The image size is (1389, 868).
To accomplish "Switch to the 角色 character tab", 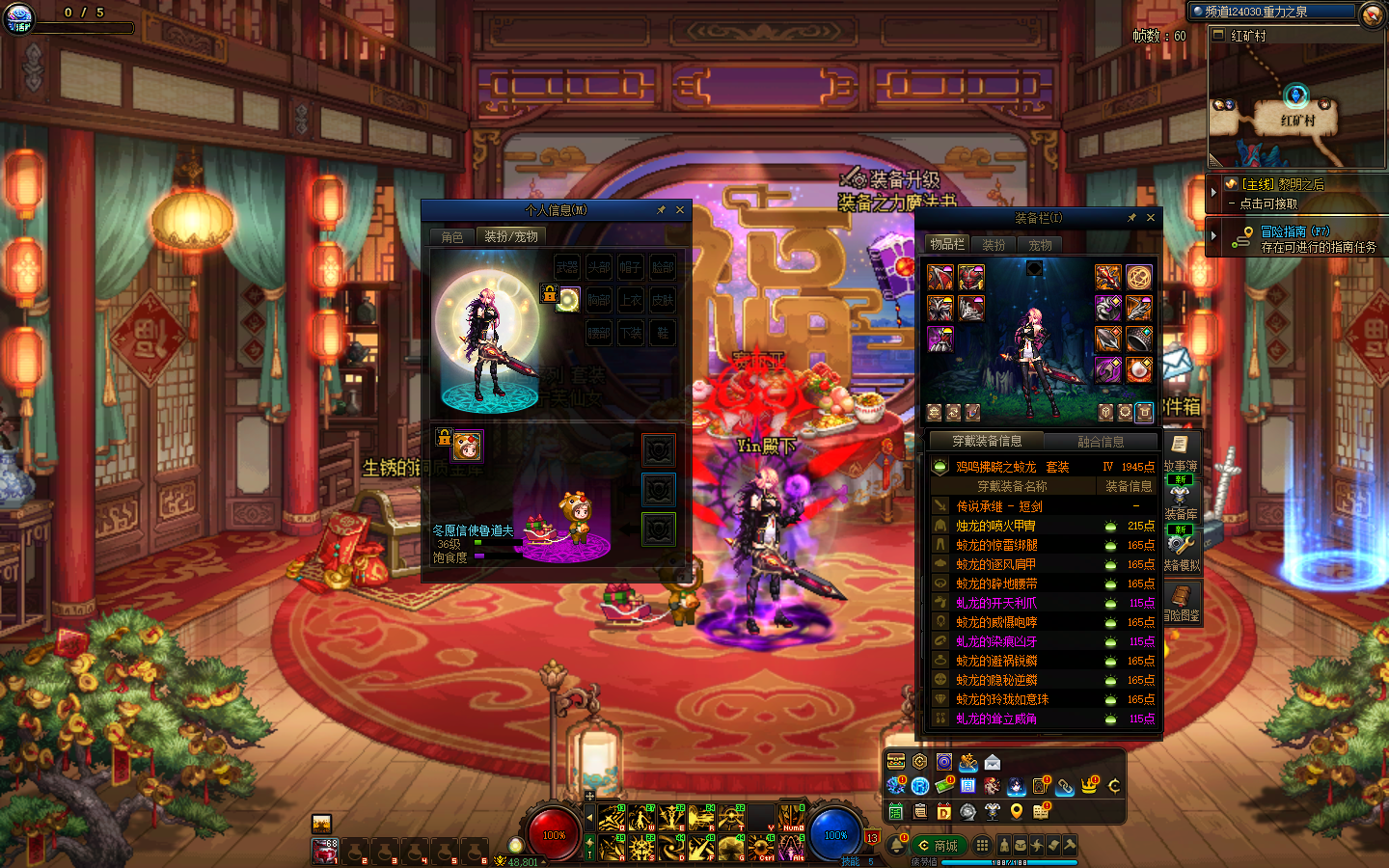I will [x=452, y=236].
